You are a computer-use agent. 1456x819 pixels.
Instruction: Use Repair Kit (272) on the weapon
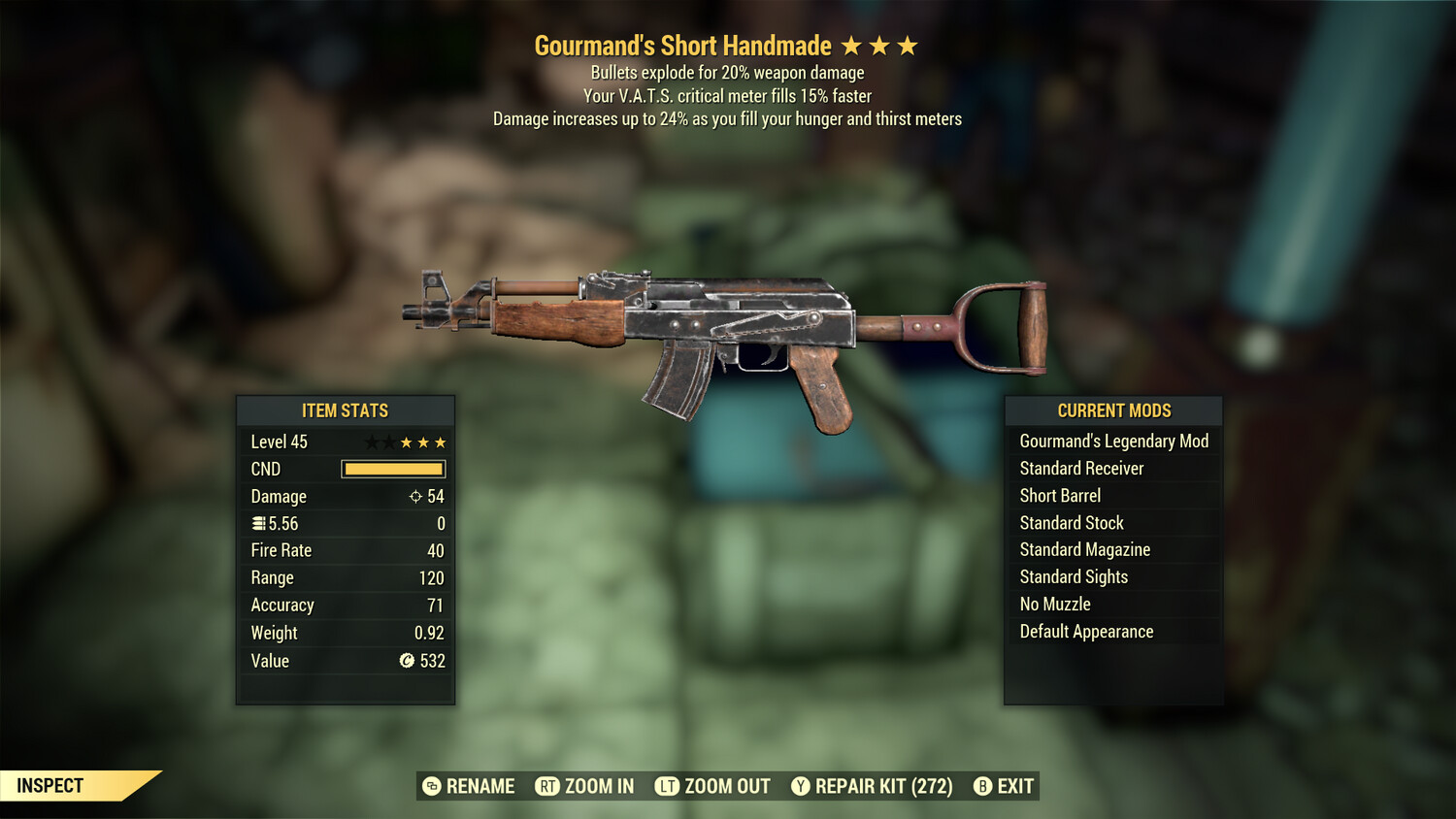pos(872,786)
